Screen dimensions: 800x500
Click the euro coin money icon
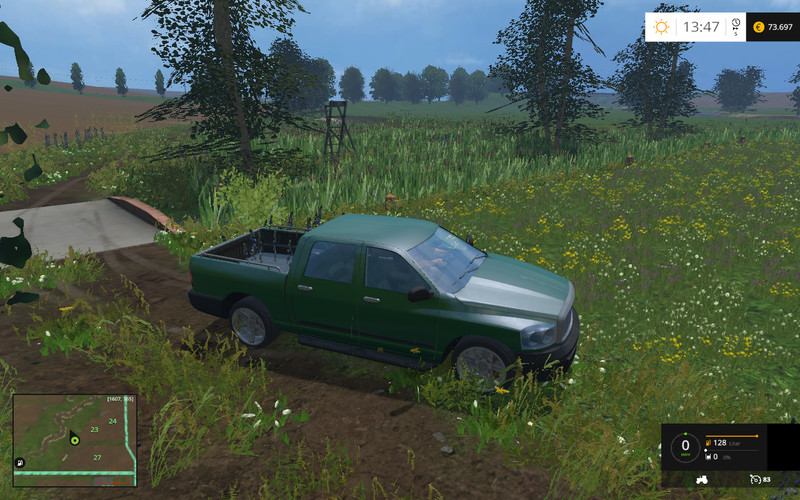758,26
